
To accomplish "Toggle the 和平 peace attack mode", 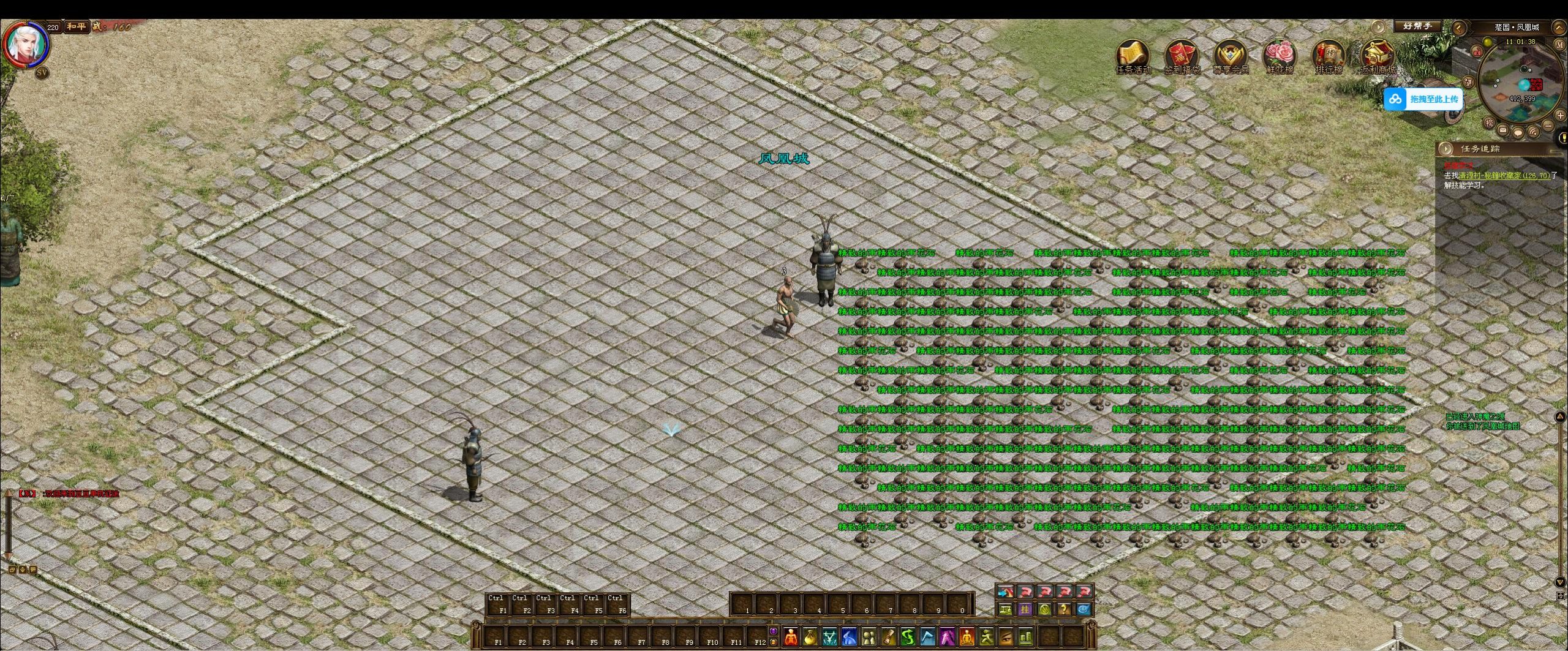I will 77,27.
